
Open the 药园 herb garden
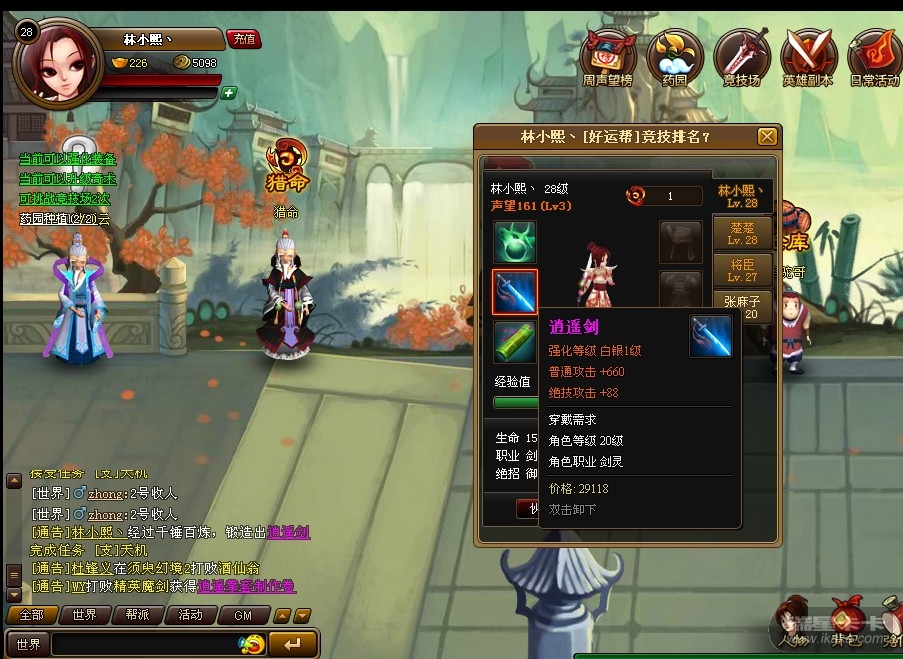(x=674, y=55)
